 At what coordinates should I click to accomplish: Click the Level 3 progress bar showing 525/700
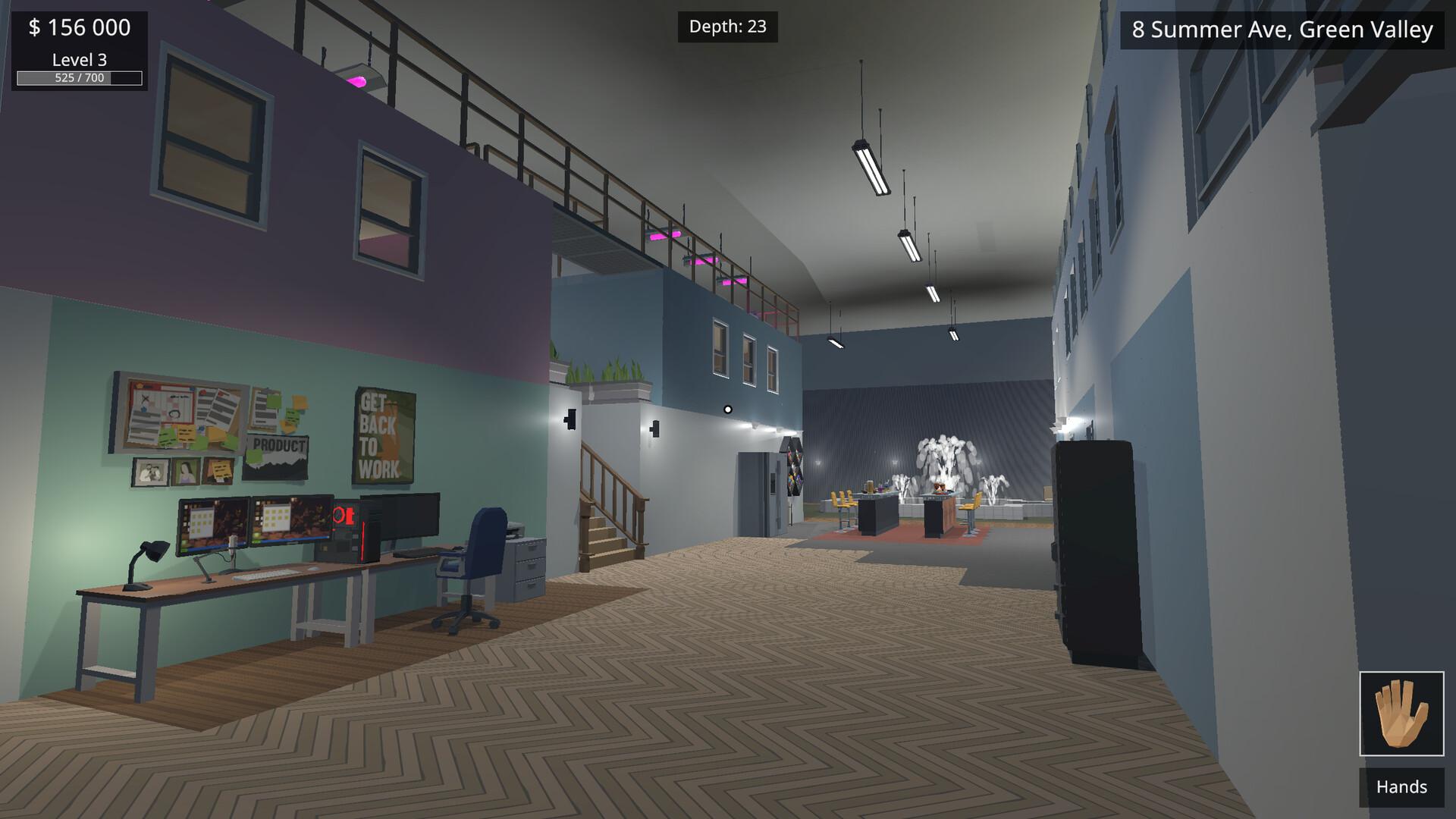(79, 77)
